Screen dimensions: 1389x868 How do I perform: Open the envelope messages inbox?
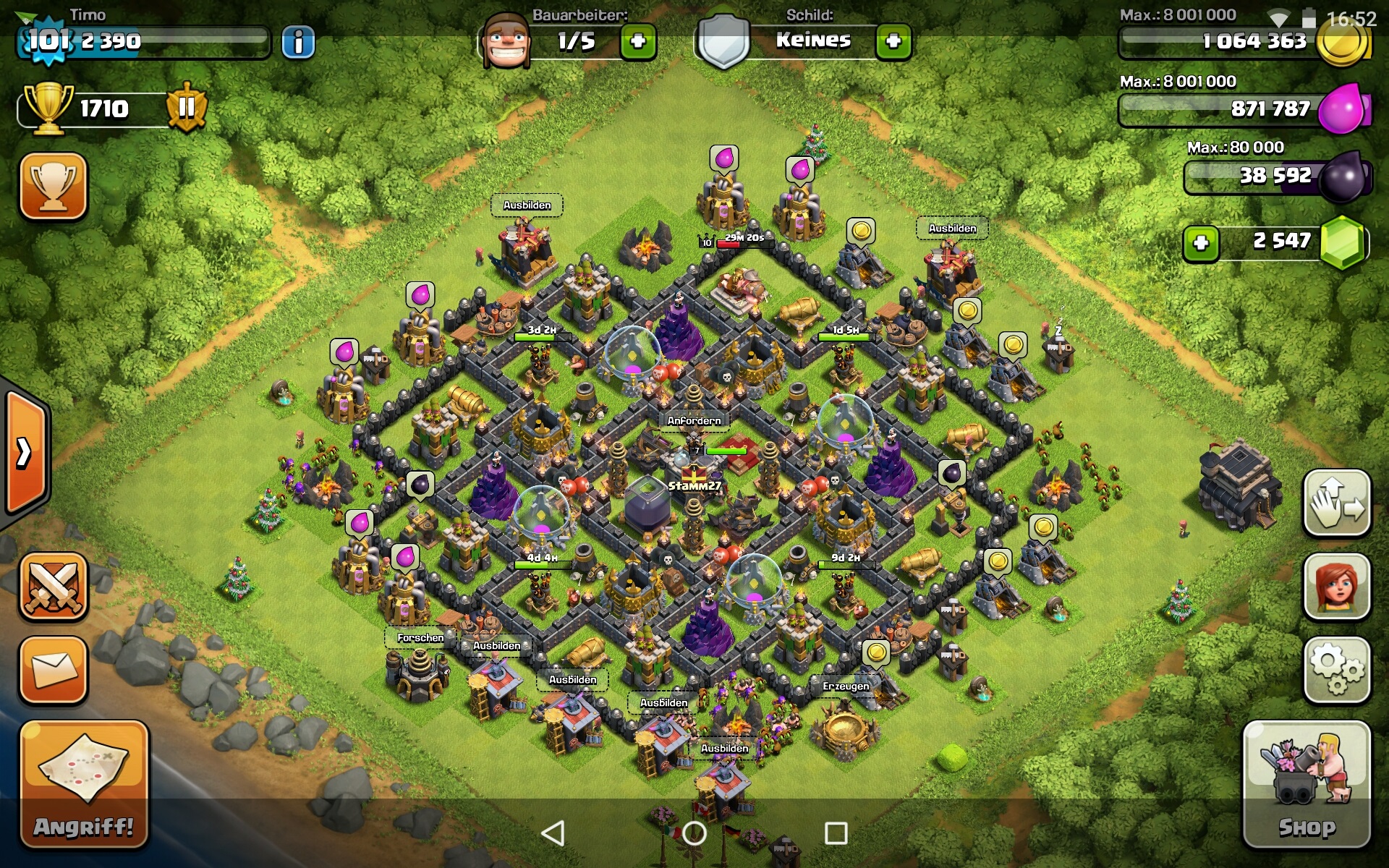(54, 670)
